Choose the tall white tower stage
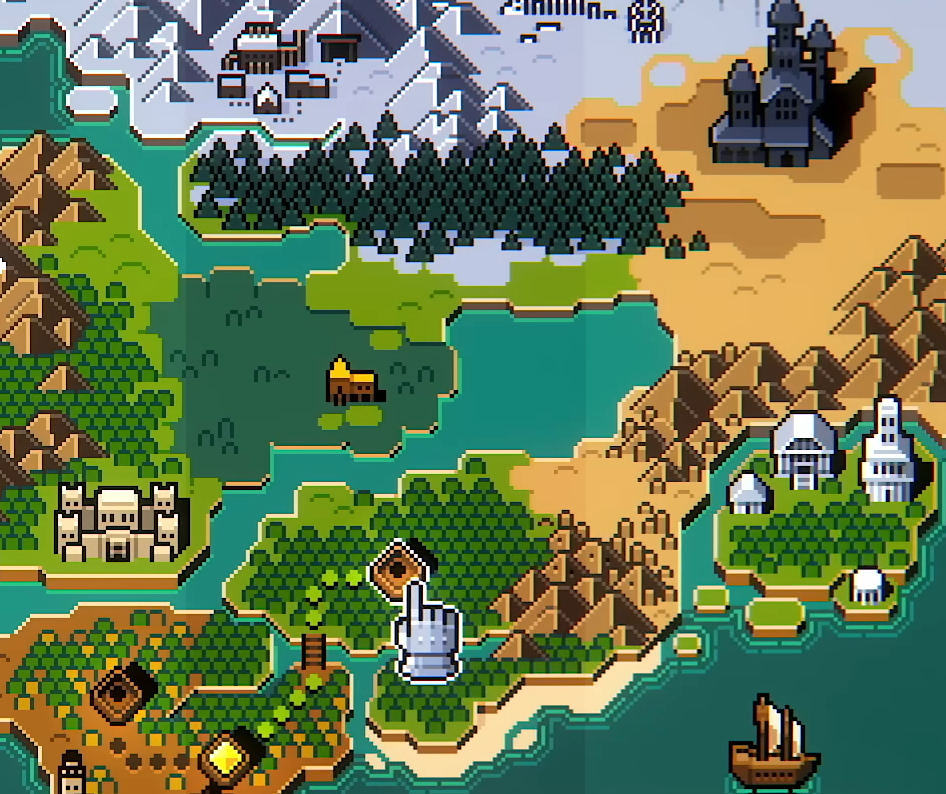This screenshot has height=794, width=946. point(887,452)
